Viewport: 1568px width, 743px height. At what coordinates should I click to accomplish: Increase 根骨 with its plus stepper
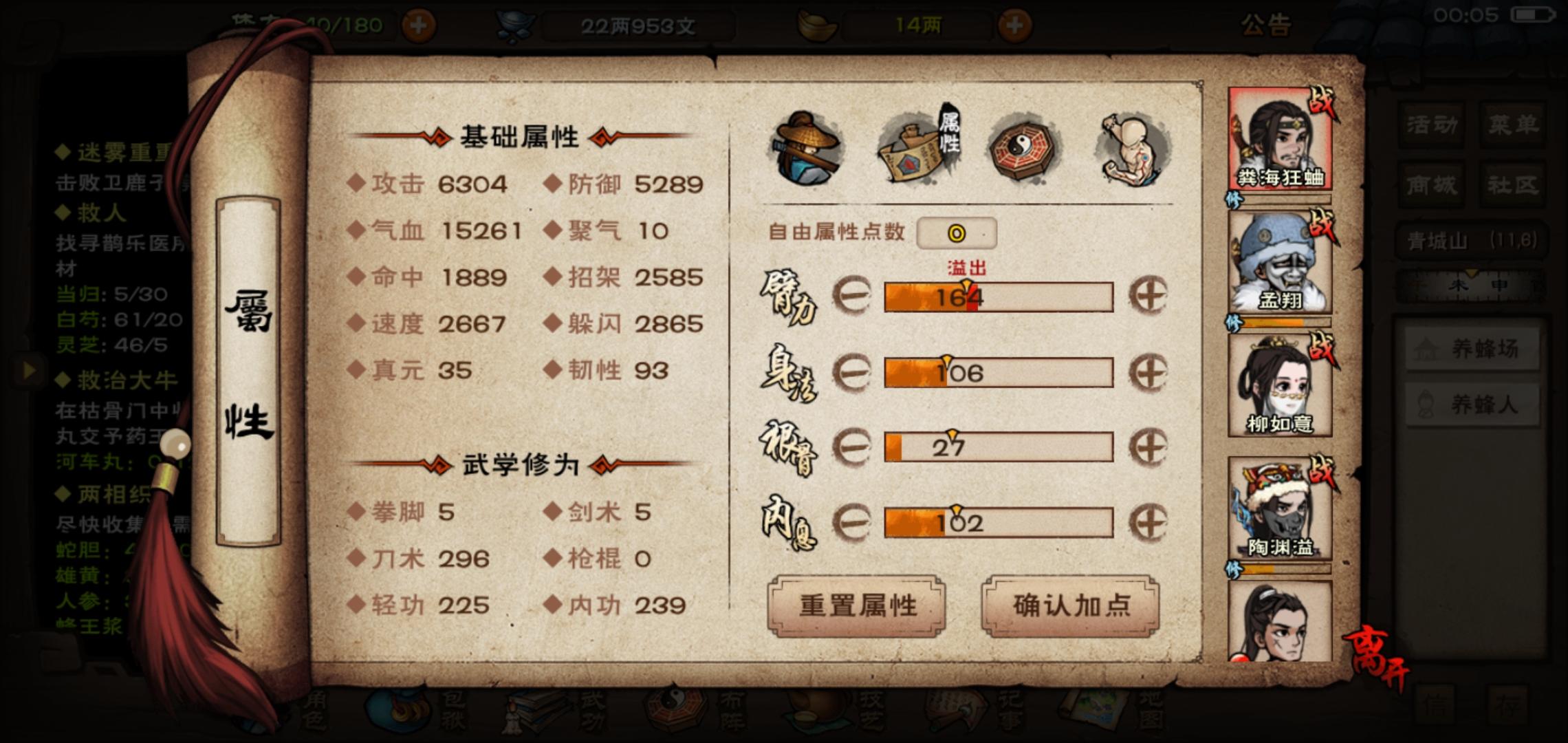pyautogui.click(x=1147, y=447)
